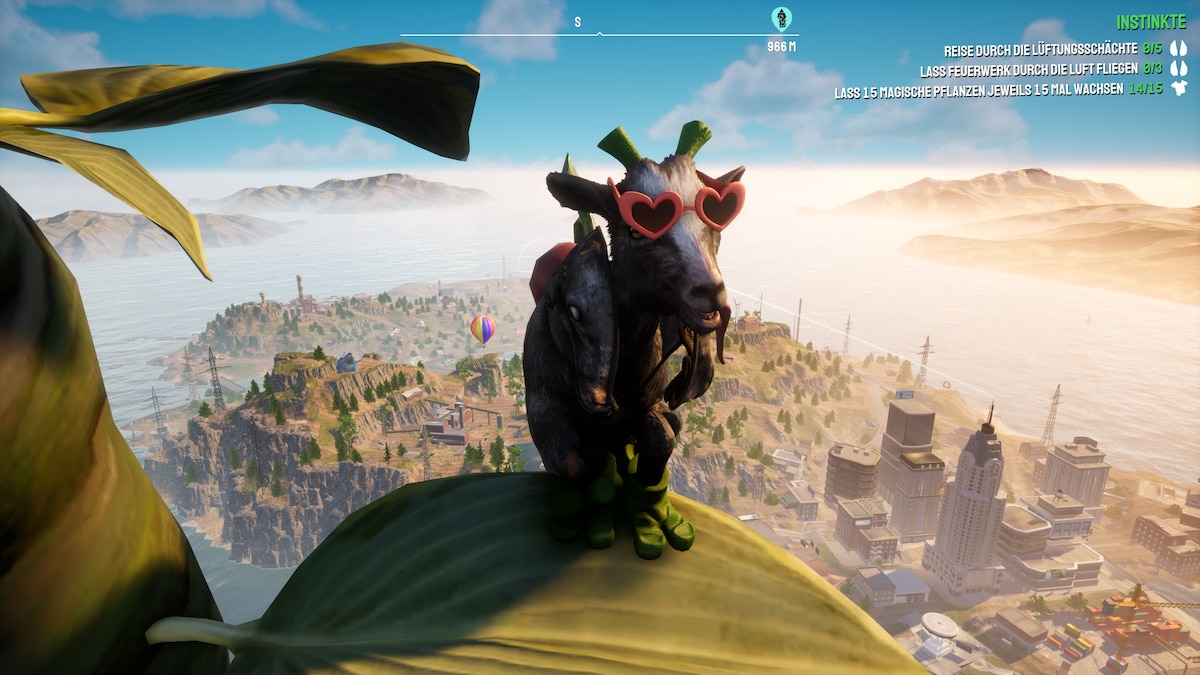Click the teal waypoint marker on the compass
Viewport: 1200px width, 675px height.
click(x=781, y=18)
